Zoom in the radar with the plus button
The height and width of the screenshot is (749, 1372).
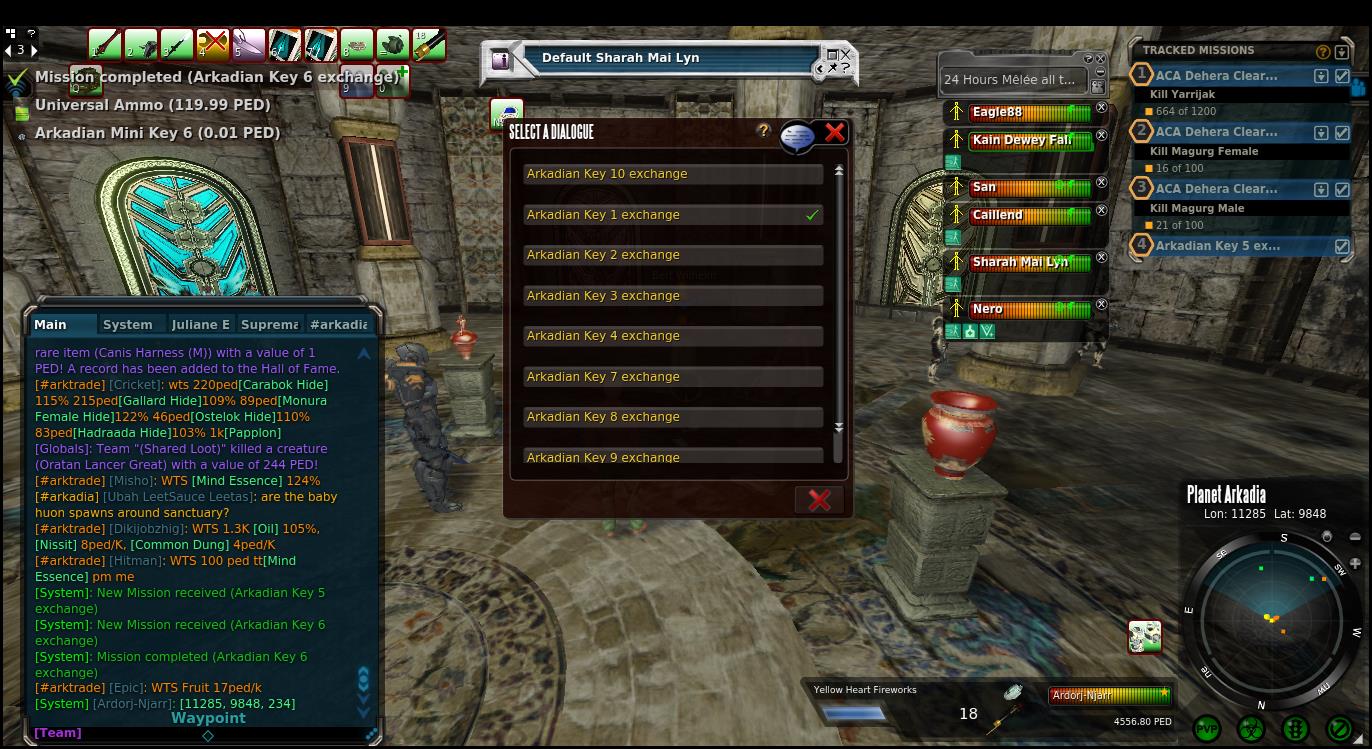(x=1355, y=563)
